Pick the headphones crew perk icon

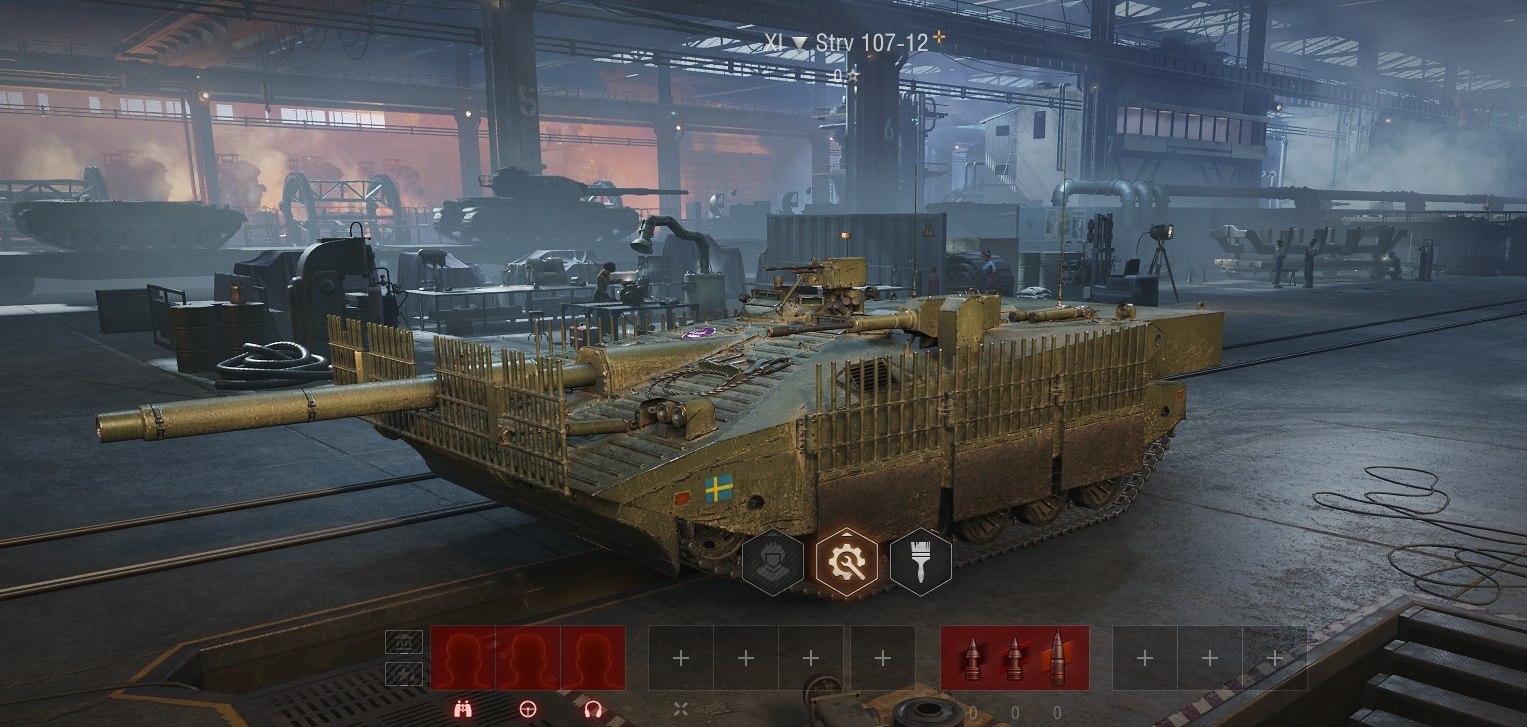592,709
